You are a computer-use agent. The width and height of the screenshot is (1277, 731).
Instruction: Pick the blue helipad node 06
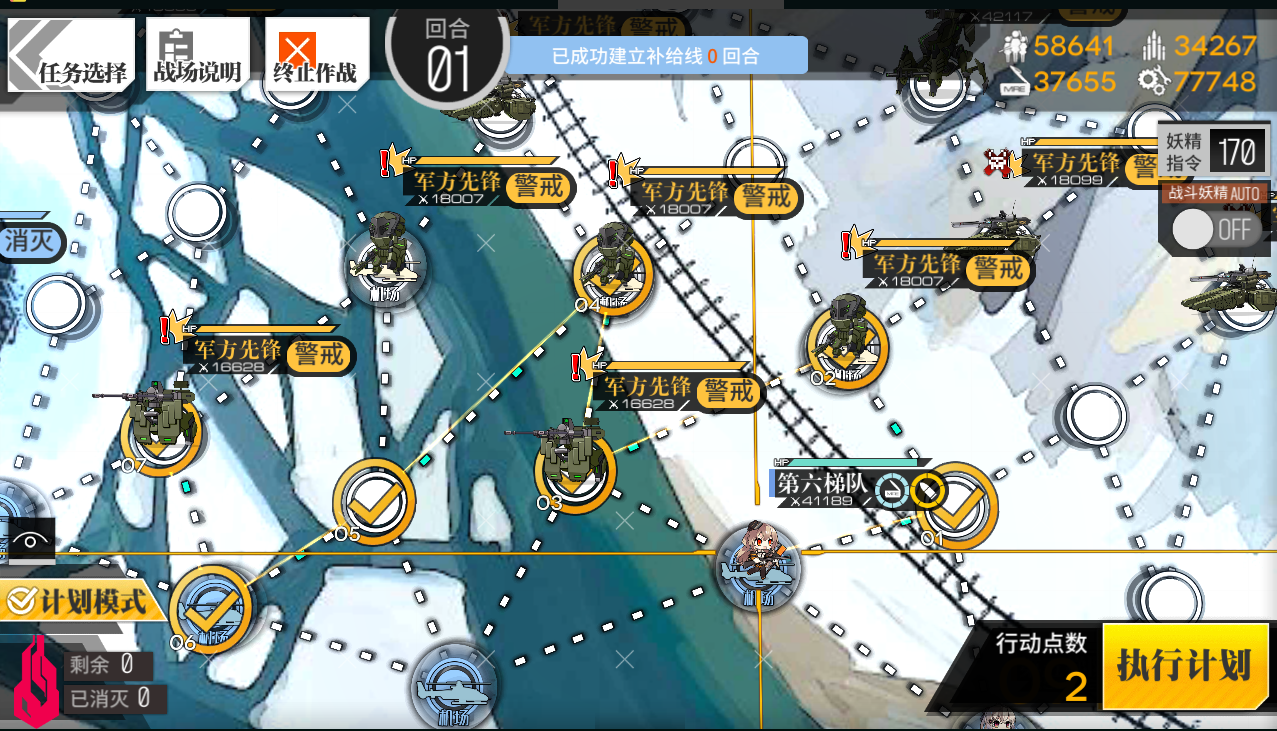pos(211,608)
